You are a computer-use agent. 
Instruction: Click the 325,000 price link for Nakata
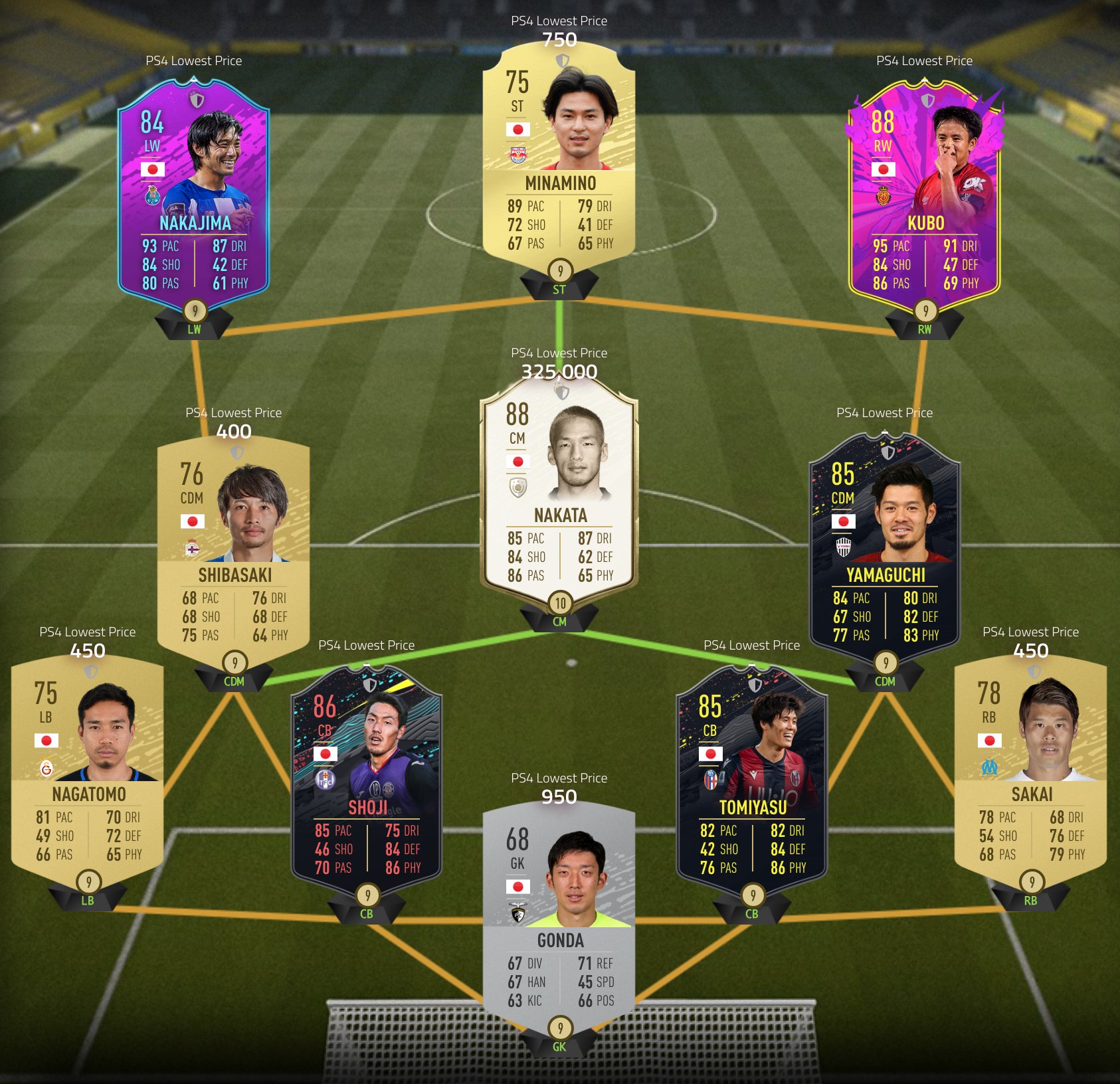560,373
